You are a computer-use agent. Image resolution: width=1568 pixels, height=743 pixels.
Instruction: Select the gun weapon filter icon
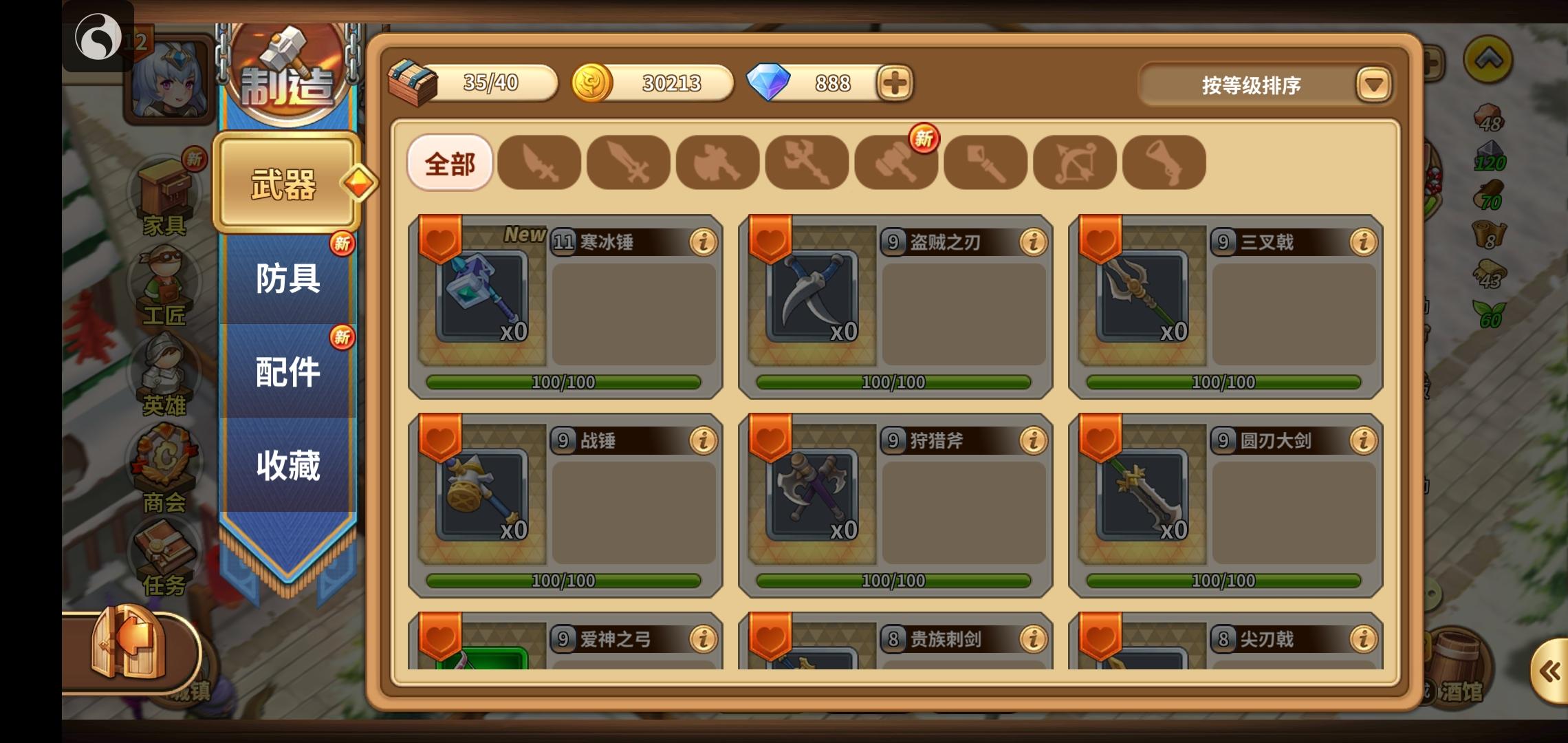[1162, 162]
